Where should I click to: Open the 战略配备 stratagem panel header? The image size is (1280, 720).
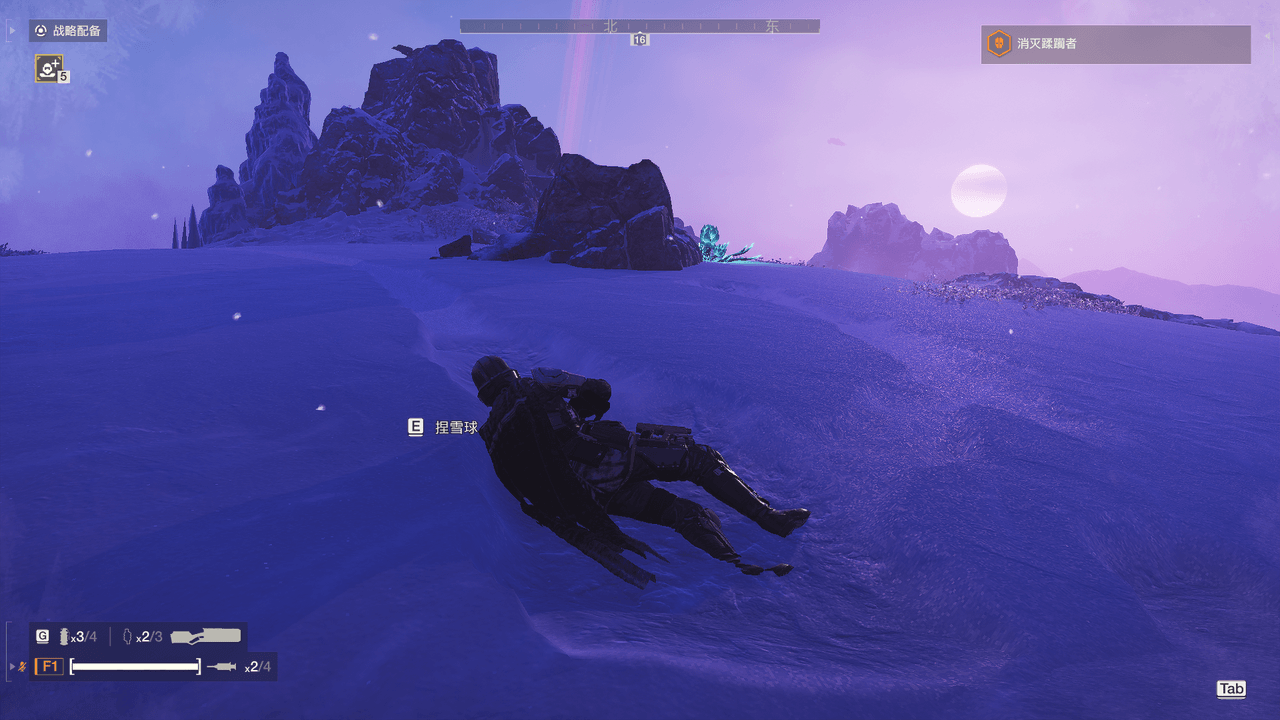click(68, 31)
